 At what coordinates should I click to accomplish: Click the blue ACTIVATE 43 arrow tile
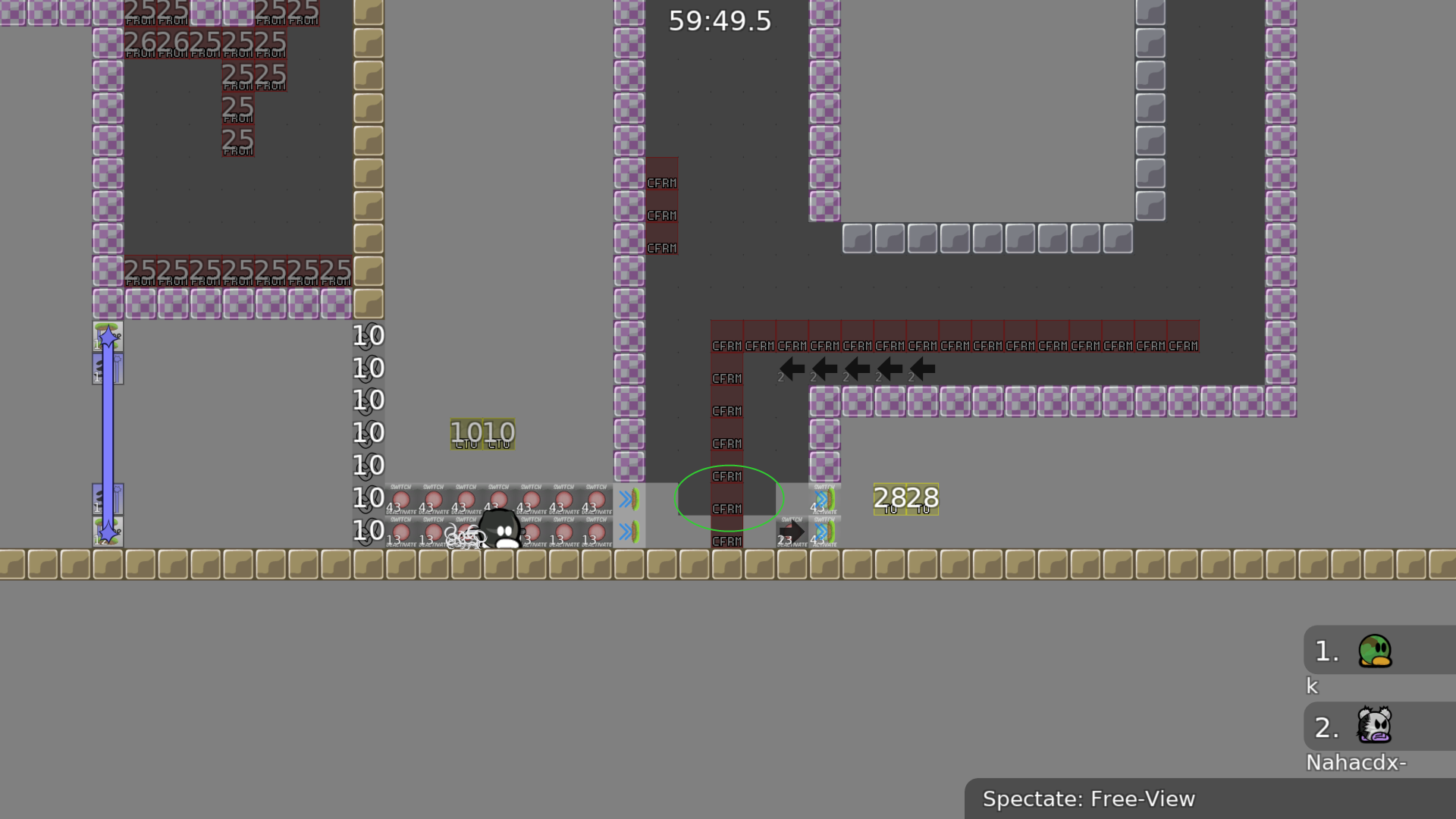coord(824,499)
